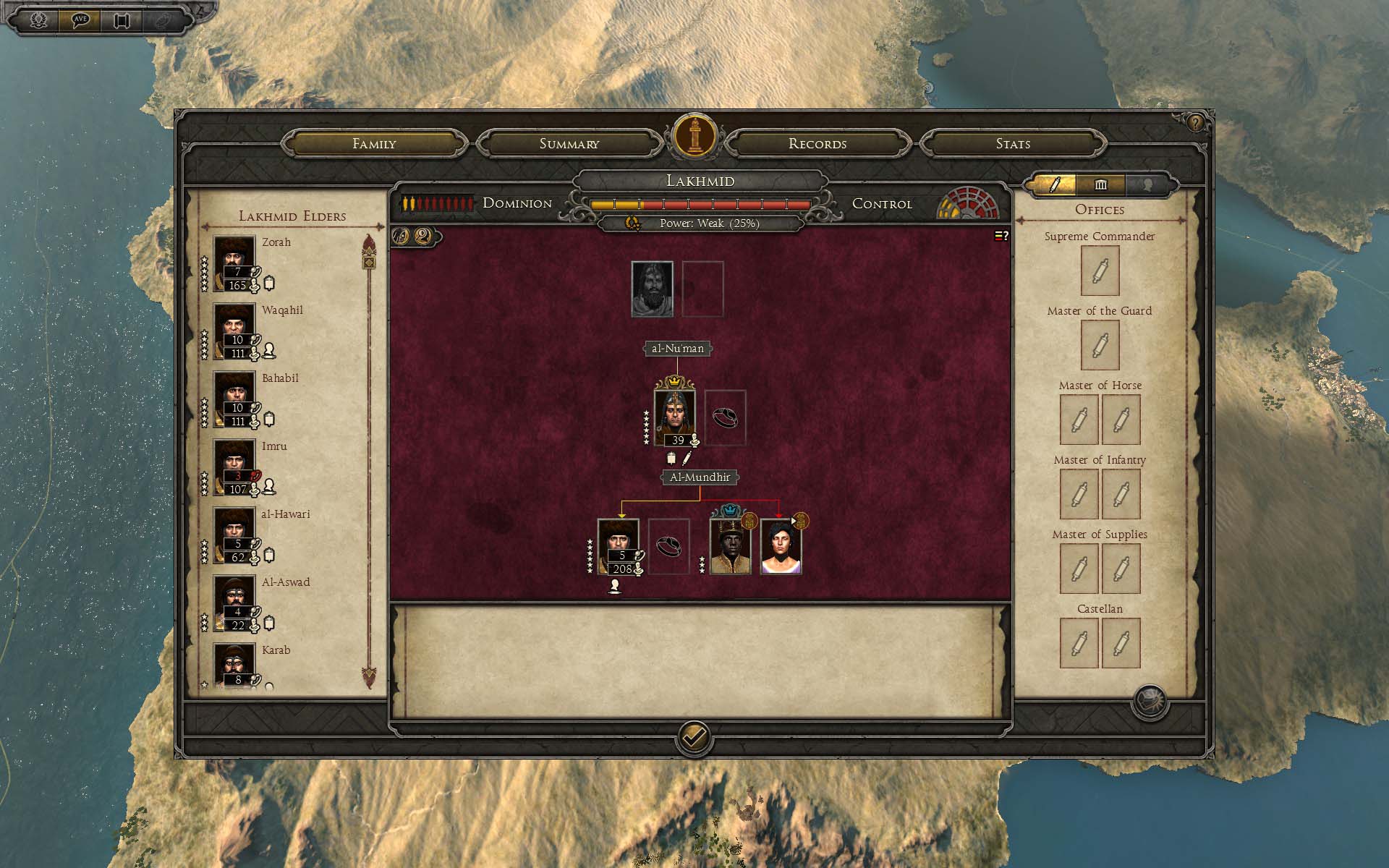Screen dimensions: 1389x868
Task: Switch to the Summary tab
Action: [569, 144]
